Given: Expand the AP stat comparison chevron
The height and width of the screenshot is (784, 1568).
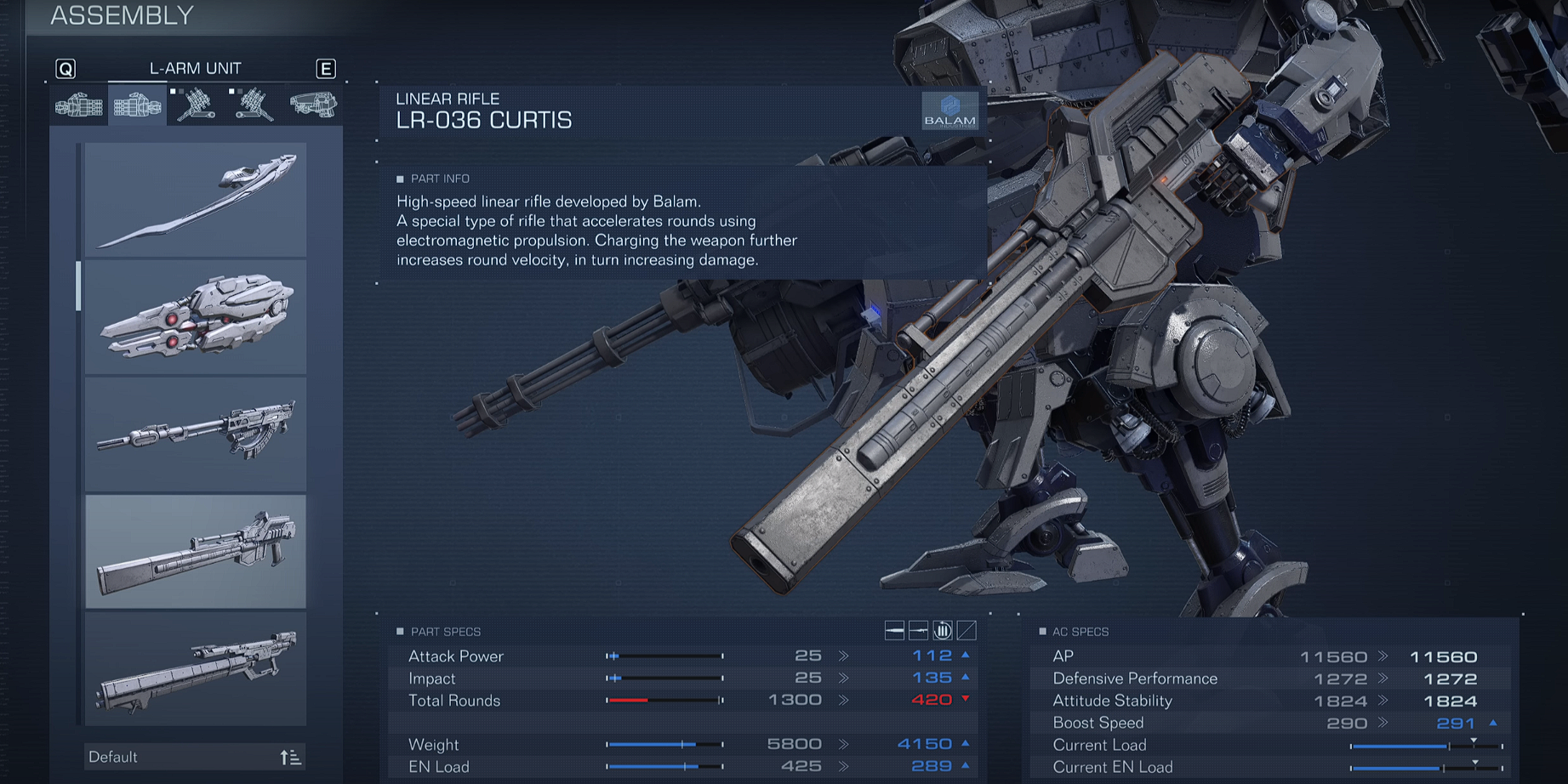Looking at the screenshot, I should point(1381,656).
